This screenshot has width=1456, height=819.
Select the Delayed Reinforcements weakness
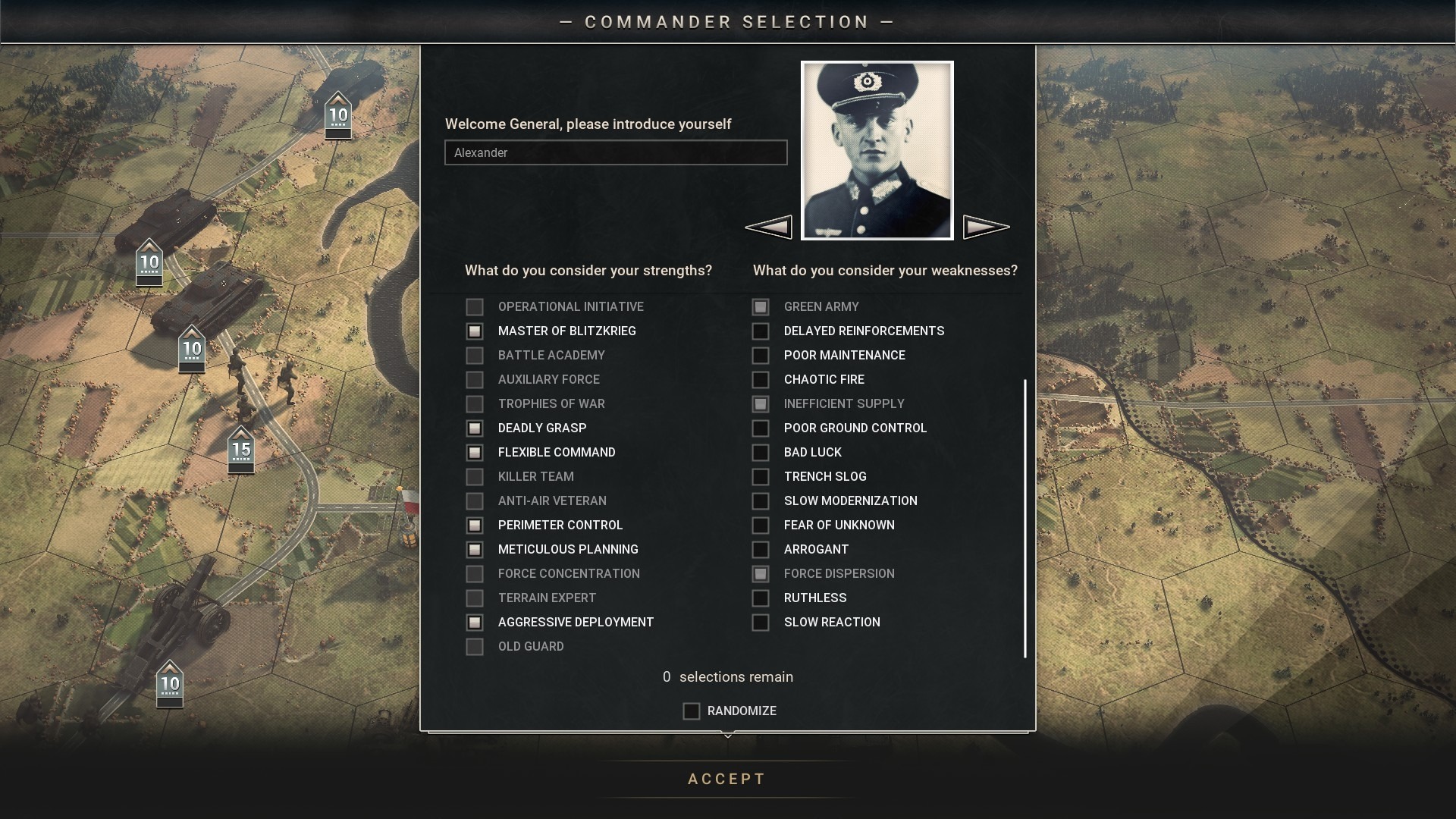click(760, 331)
